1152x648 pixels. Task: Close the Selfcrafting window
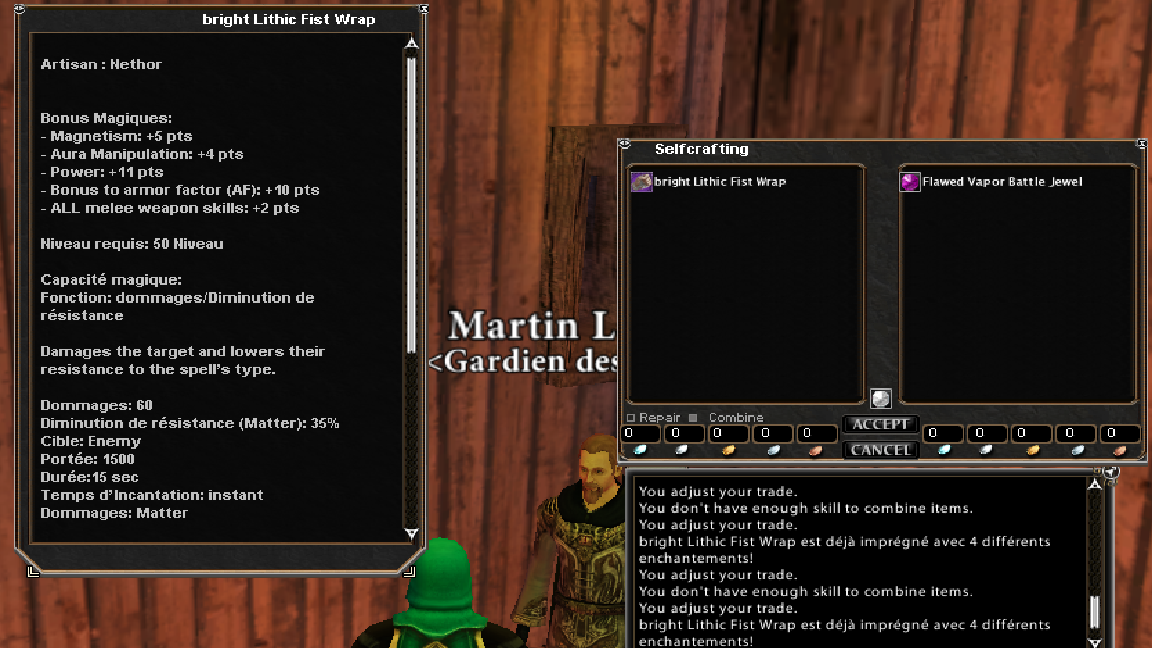[1142, 144]
